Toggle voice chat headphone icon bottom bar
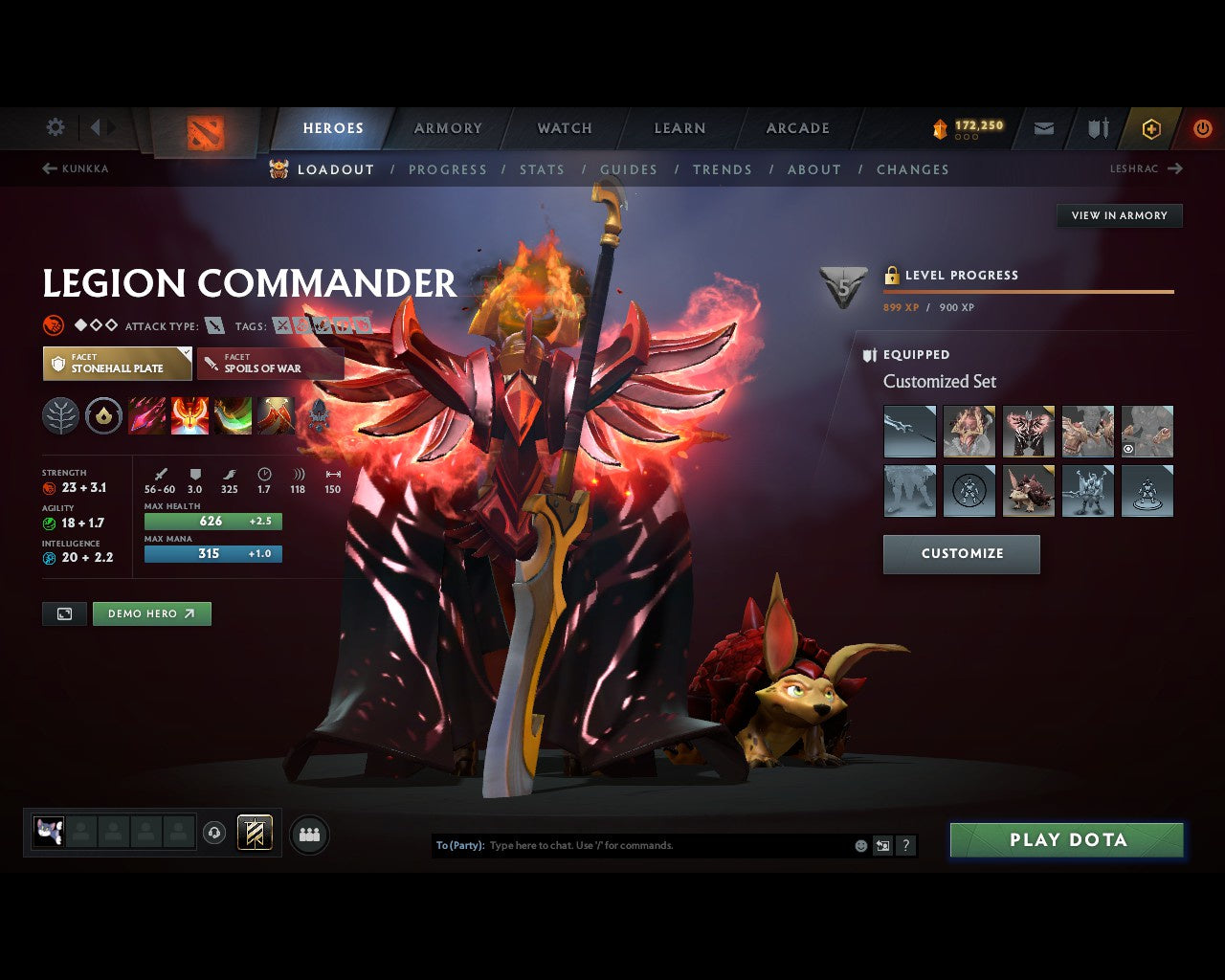Screen dimensions: 1225x980 tap(212, 833)
